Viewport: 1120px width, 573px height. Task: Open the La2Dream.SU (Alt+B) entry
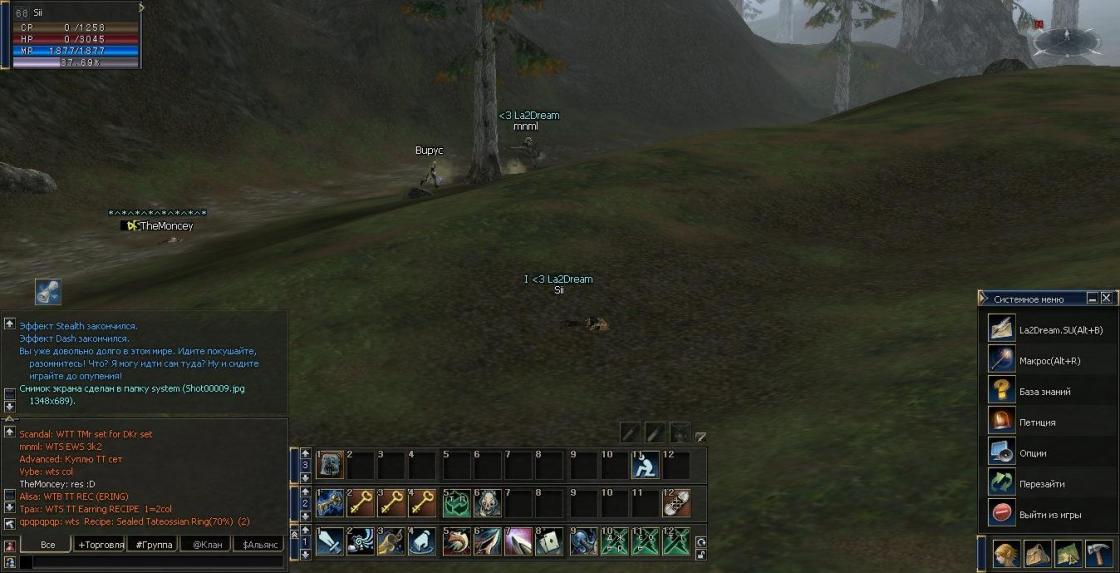point(1060,330)
